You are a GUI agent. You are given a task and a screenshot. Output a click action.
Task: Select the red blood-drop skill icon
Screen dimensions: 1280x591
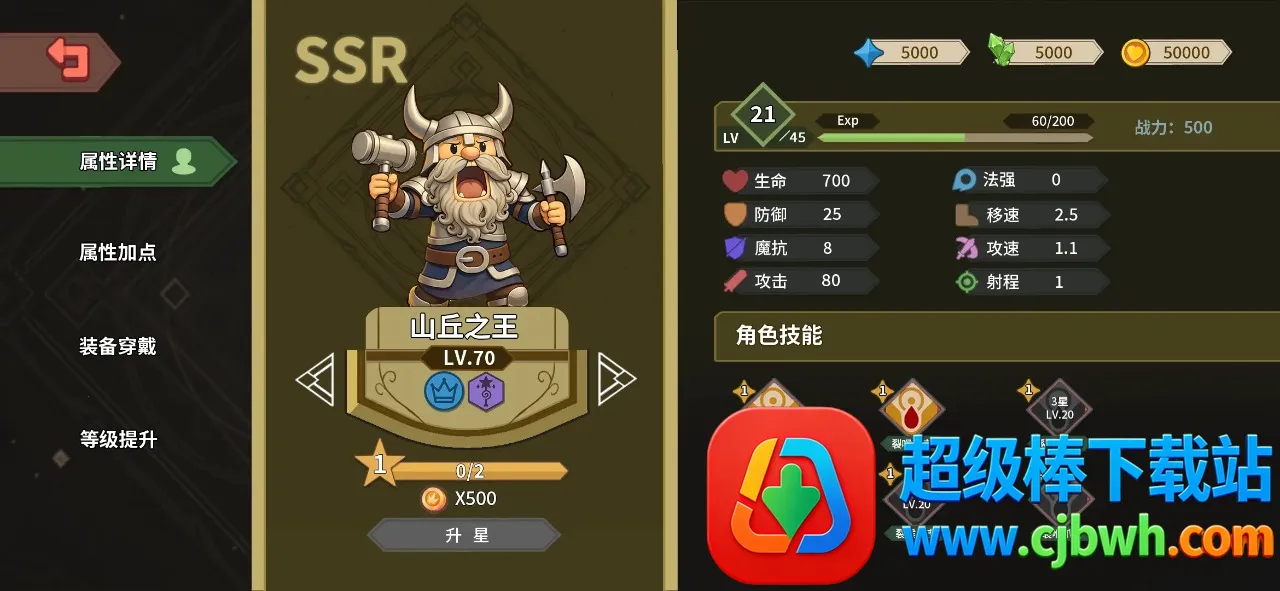point(910,407)
